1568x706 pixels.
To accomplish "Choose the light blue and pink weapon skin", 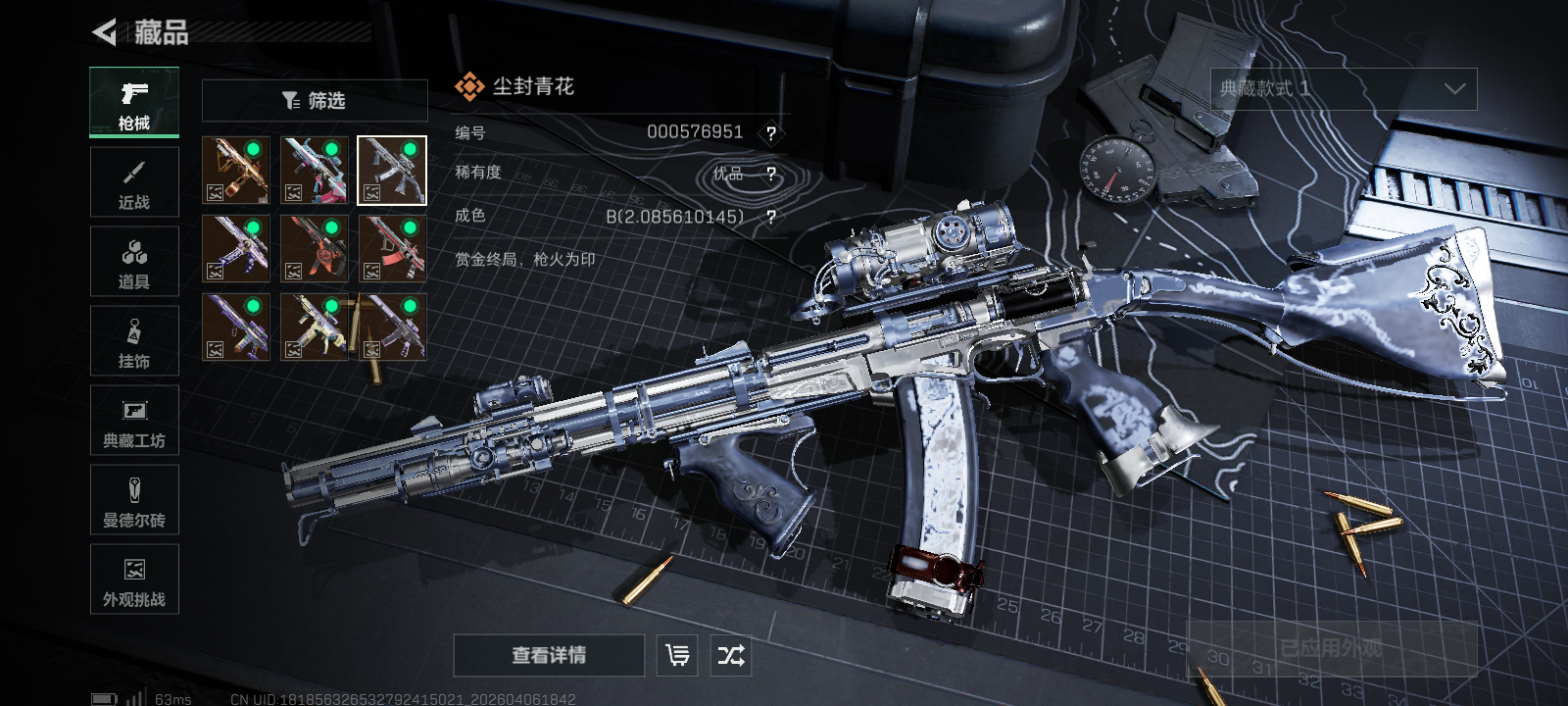I will (314, 171).
